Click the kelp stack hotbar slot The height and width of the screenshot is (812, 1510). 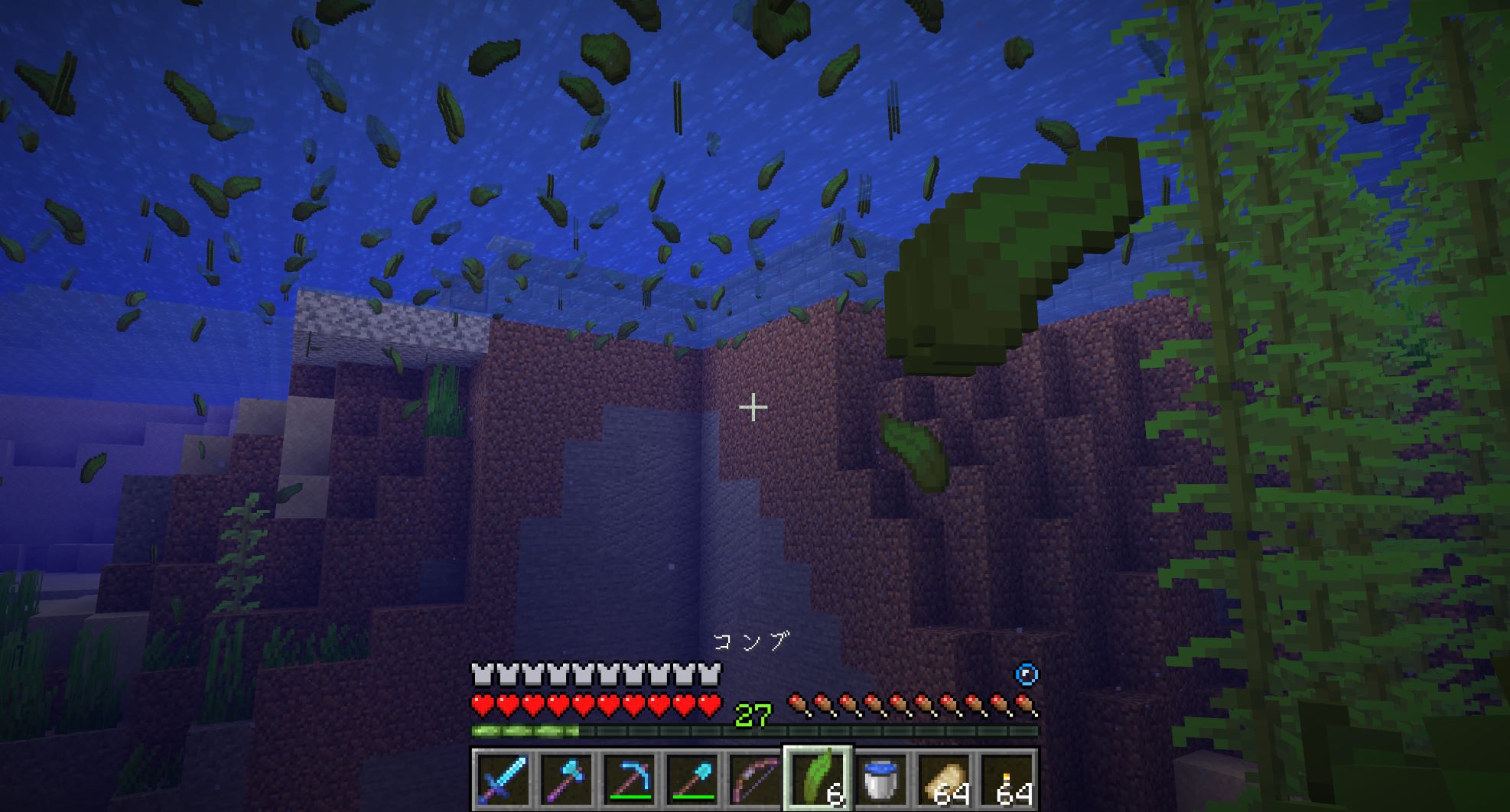pyautogui.click(x=818, y=779)
